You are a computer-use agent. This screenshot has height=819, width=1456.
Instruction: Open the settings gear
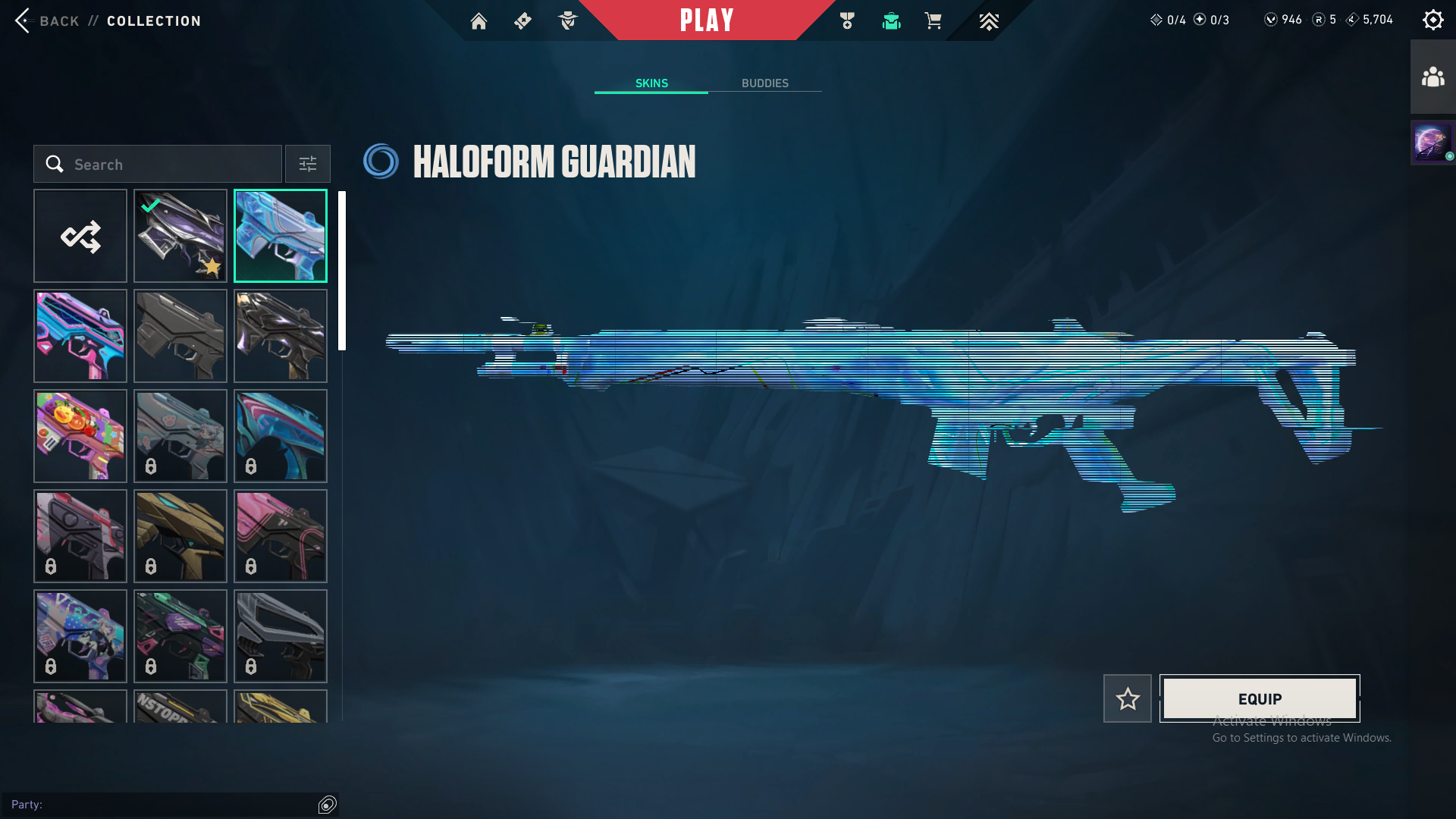click(1432, 20)
